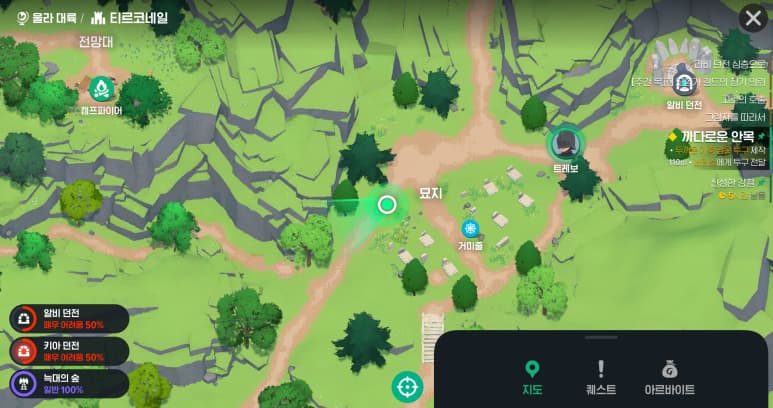Close the map with the X button
The image size is (773, 408).
tap(752, 18)
